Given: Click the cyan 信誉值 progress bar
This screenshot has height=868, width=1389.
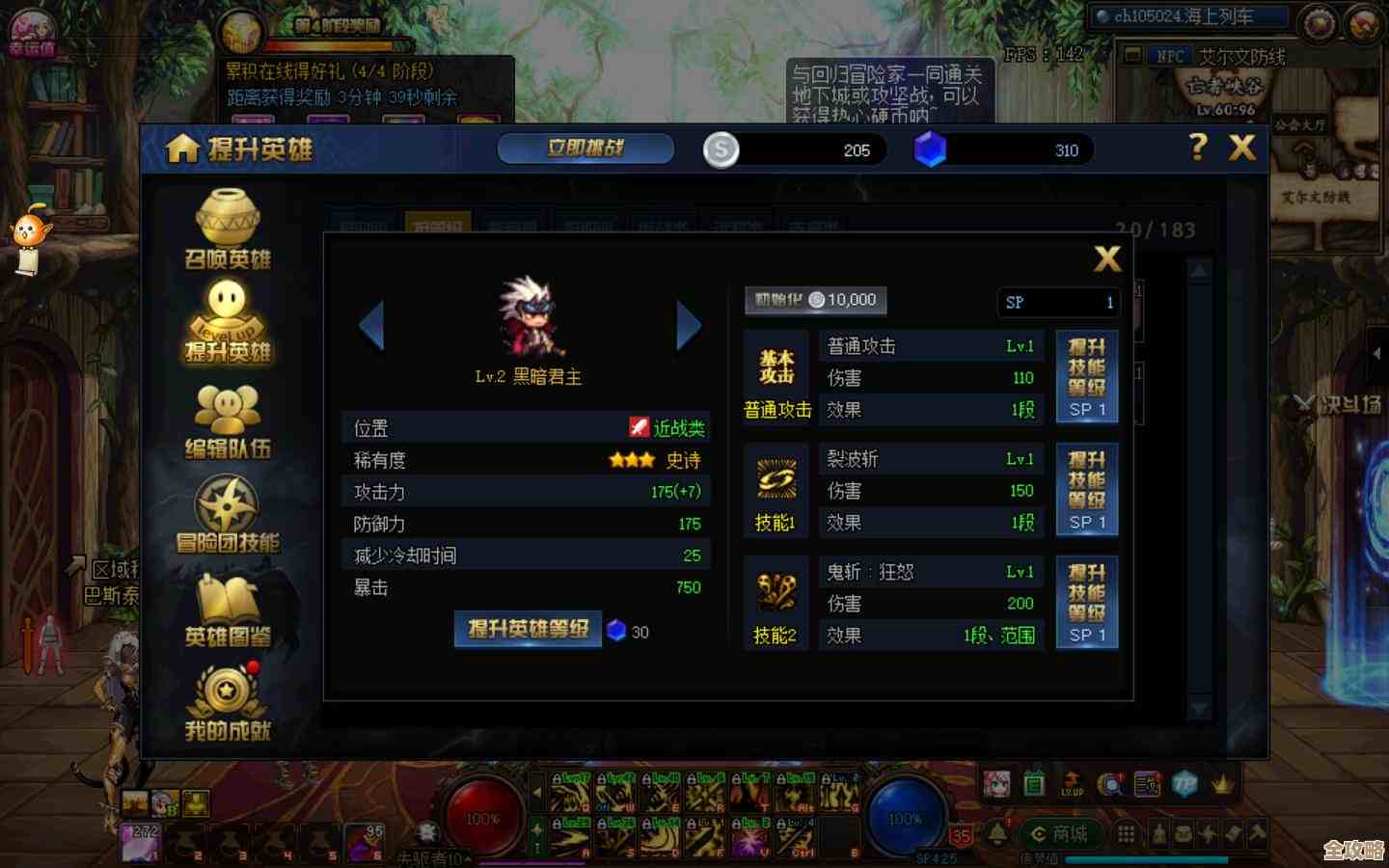Looking at the screenshot, I should (1146, 858).
